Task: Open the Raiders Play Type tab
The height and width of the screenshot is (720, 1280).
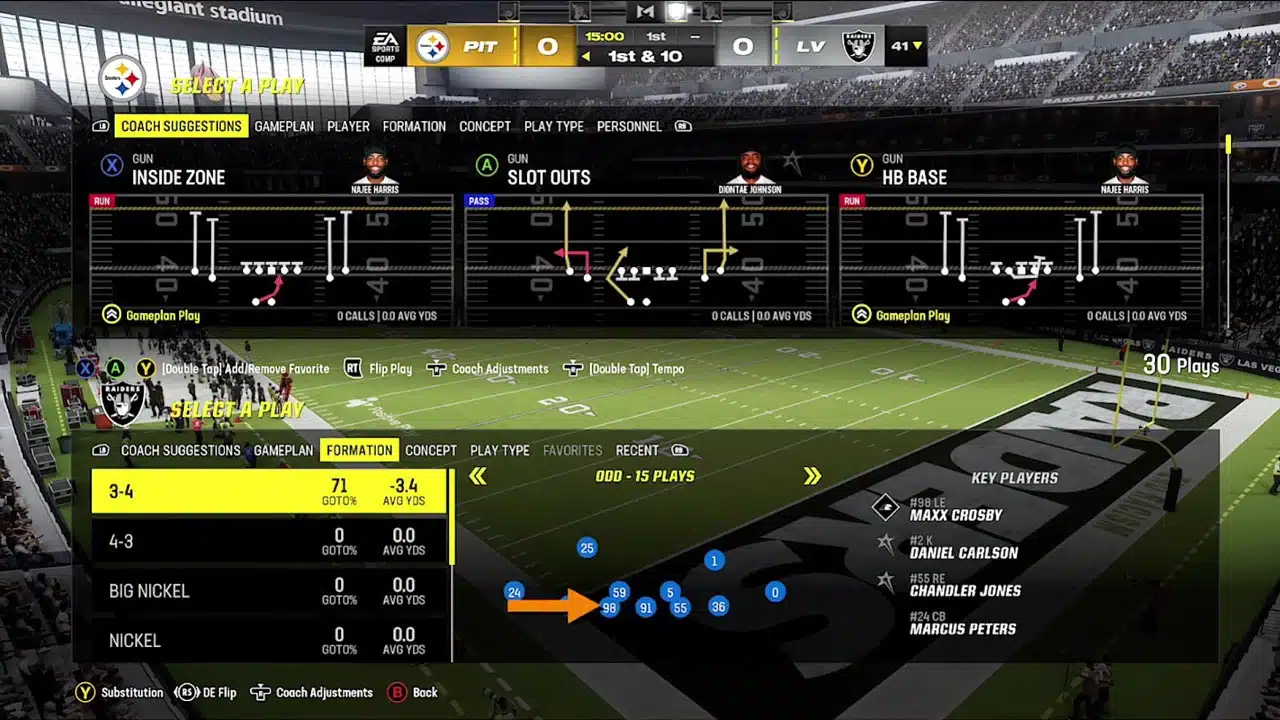Action: [x=500, y=451]
